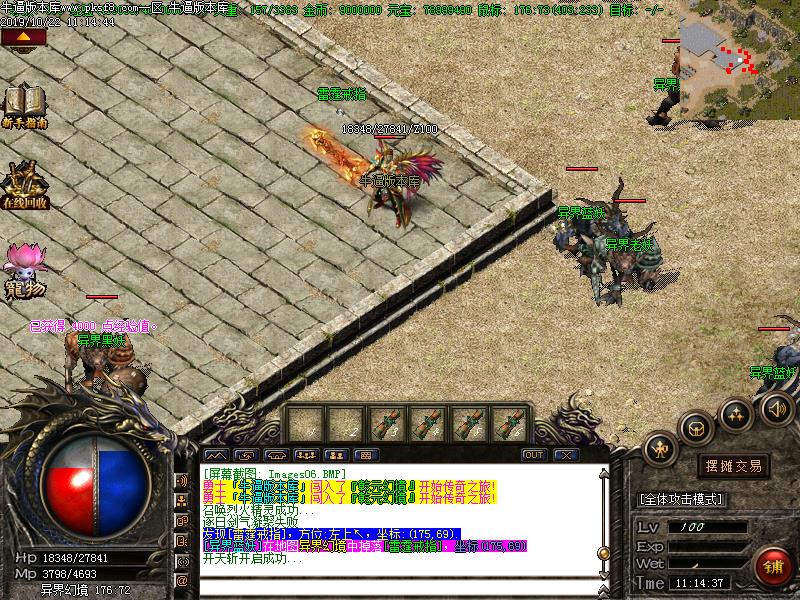Collapse the side menu with the arrow button

(x=23, y=38)
